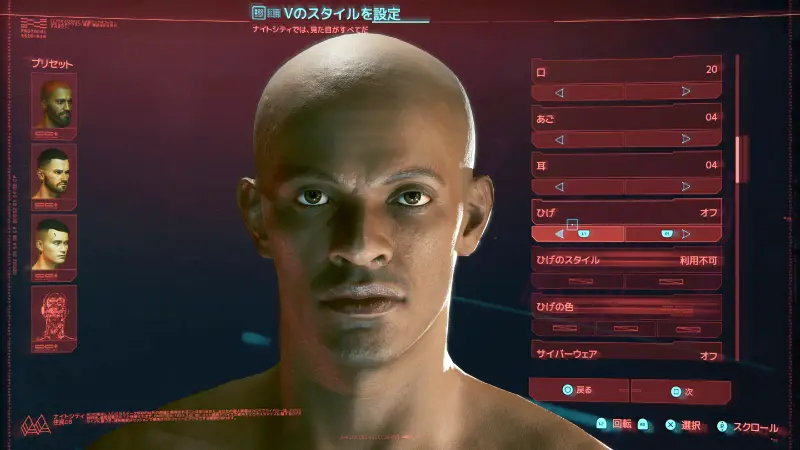
Task: Select the ひげのスタイル beard style row
Action: click(x=626, y=259)
